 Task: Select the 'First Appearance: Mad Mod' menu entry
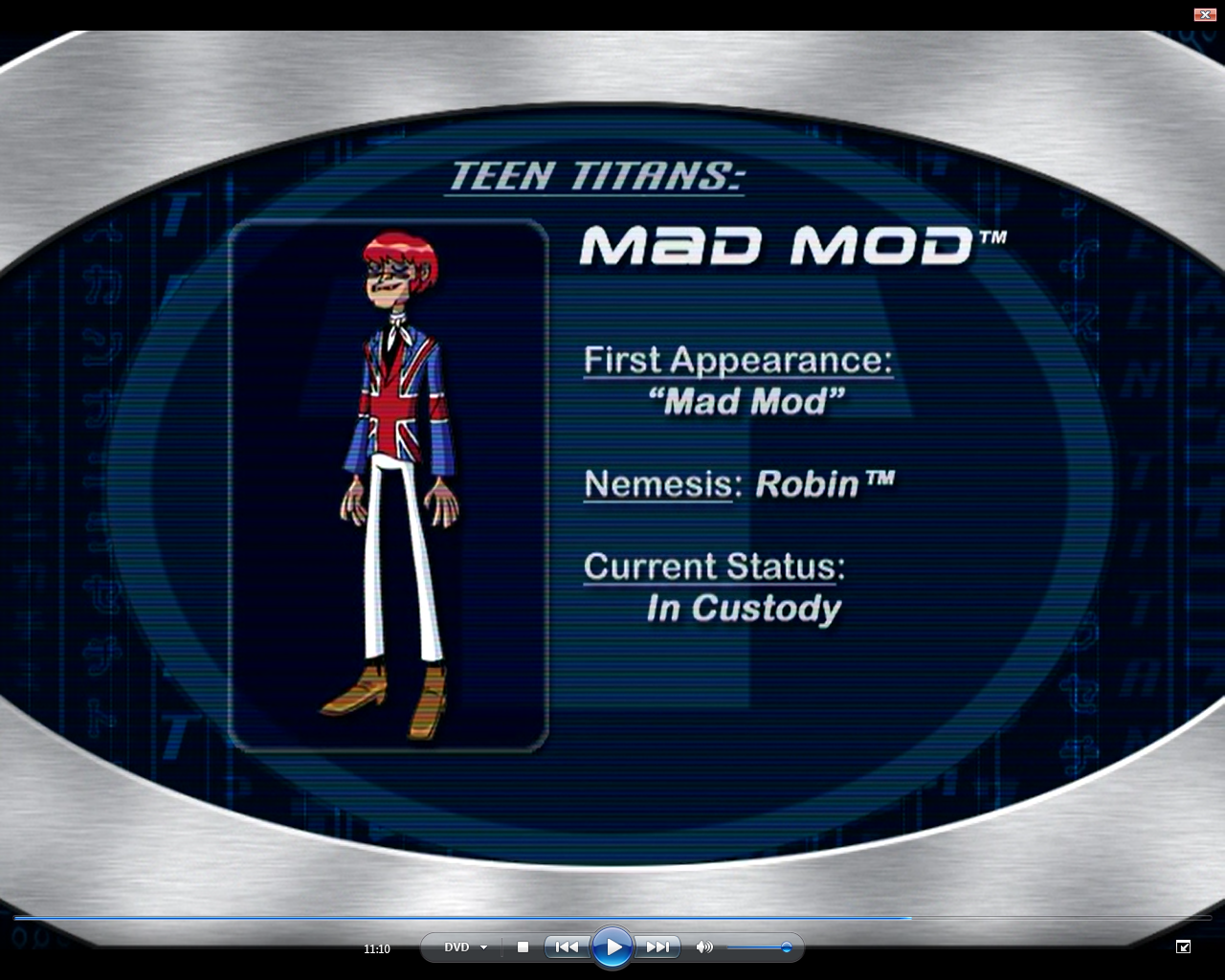click(740, 379)
